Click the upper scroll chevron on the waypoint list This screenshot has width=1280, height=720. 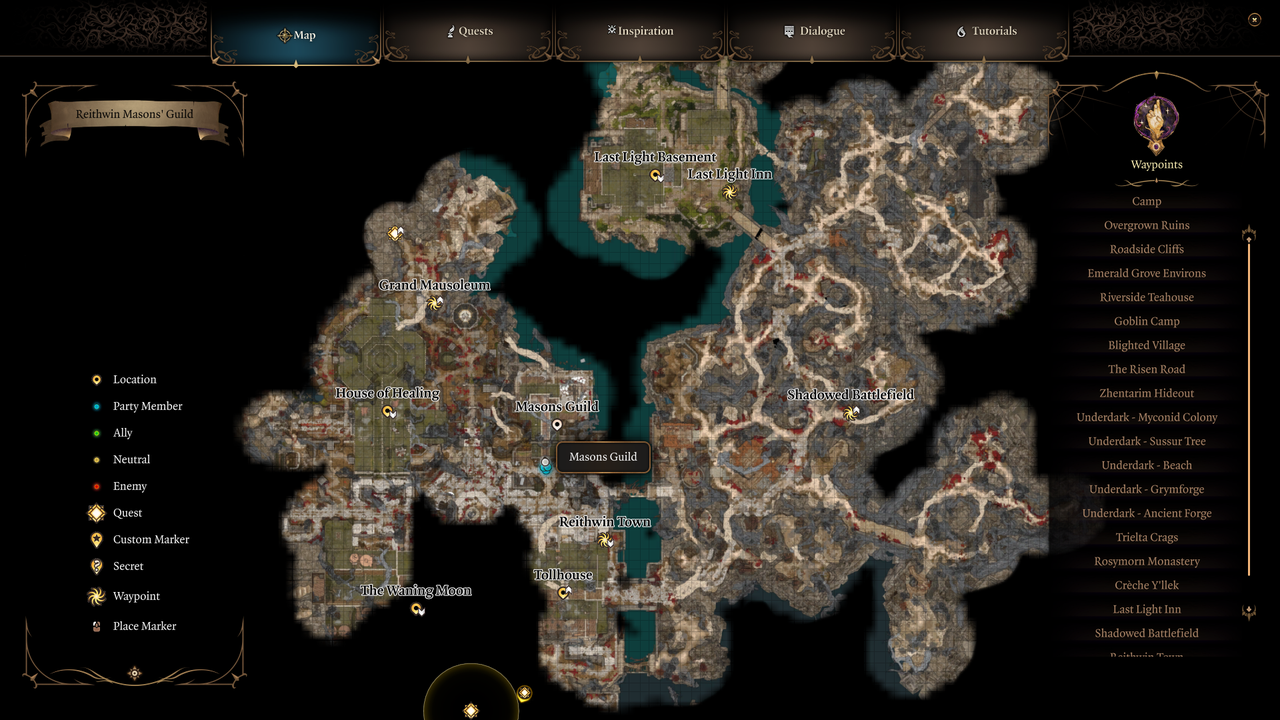(x=1248, y=232)
